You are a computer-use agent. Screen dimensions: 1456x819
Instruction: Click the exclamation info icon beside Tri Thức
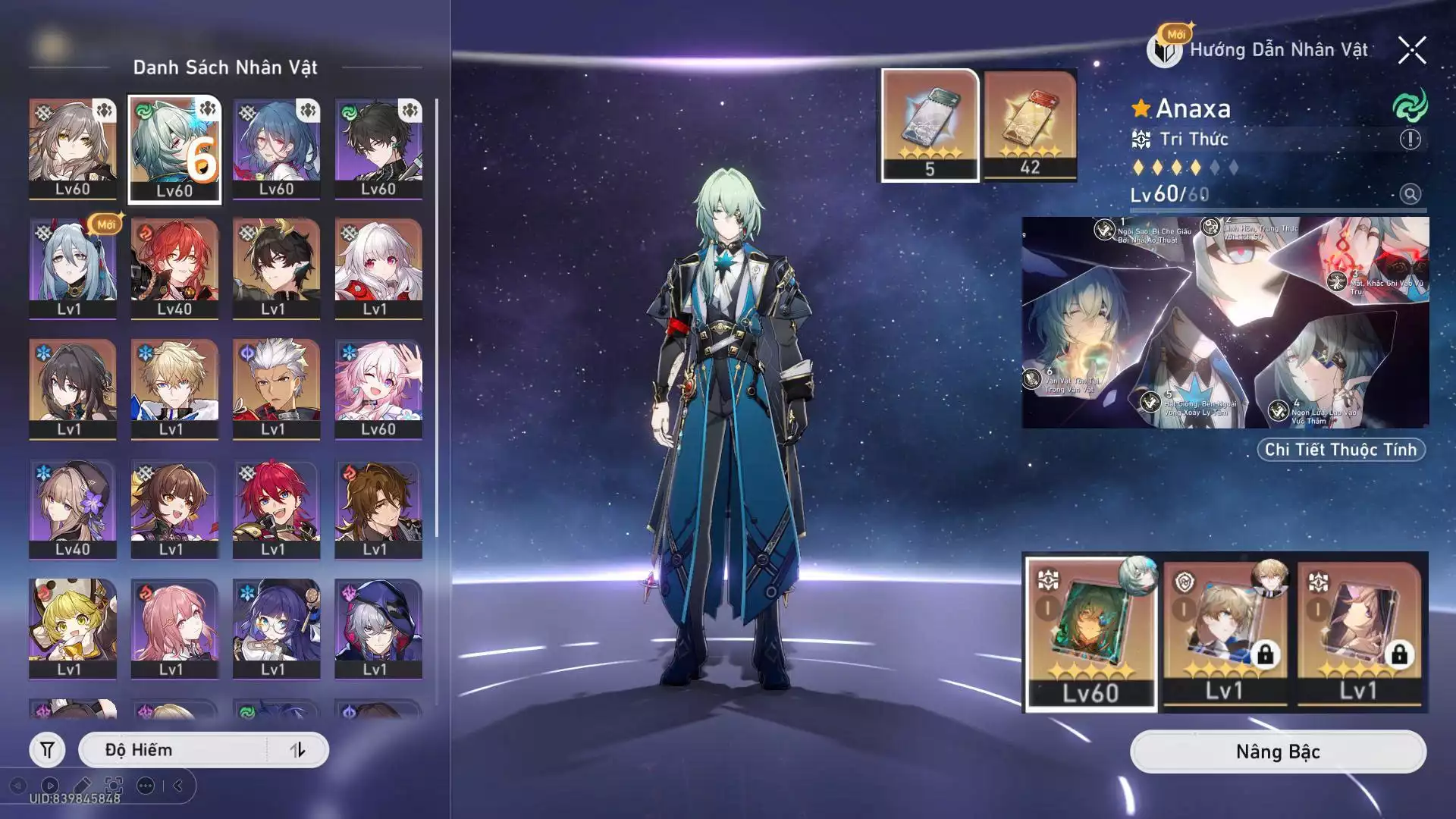click(x=1410, y=140)
